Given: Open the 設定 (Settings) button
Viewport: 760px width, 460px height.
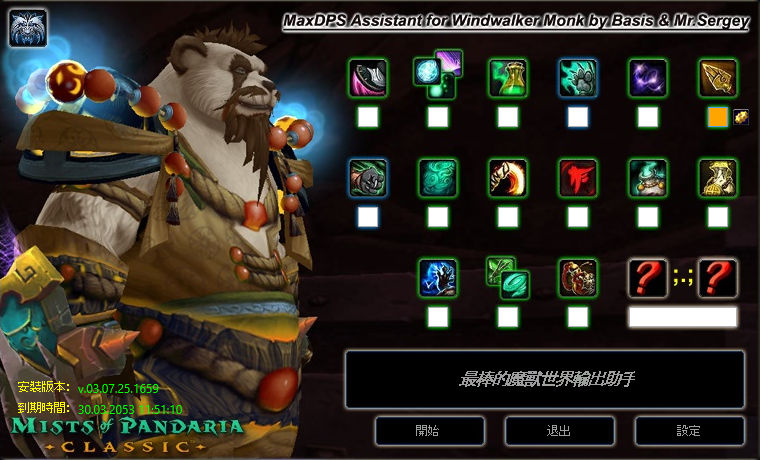Looking at the screenshot, I should coord(689,431).
